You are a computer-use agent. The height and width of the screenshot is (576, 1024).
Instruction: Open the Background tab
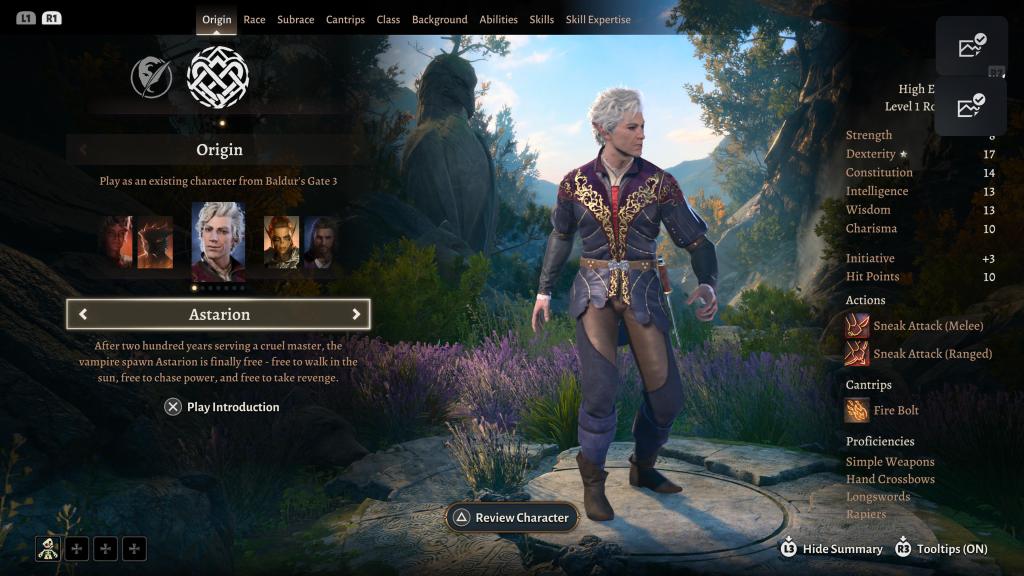[x=439, y=19]
